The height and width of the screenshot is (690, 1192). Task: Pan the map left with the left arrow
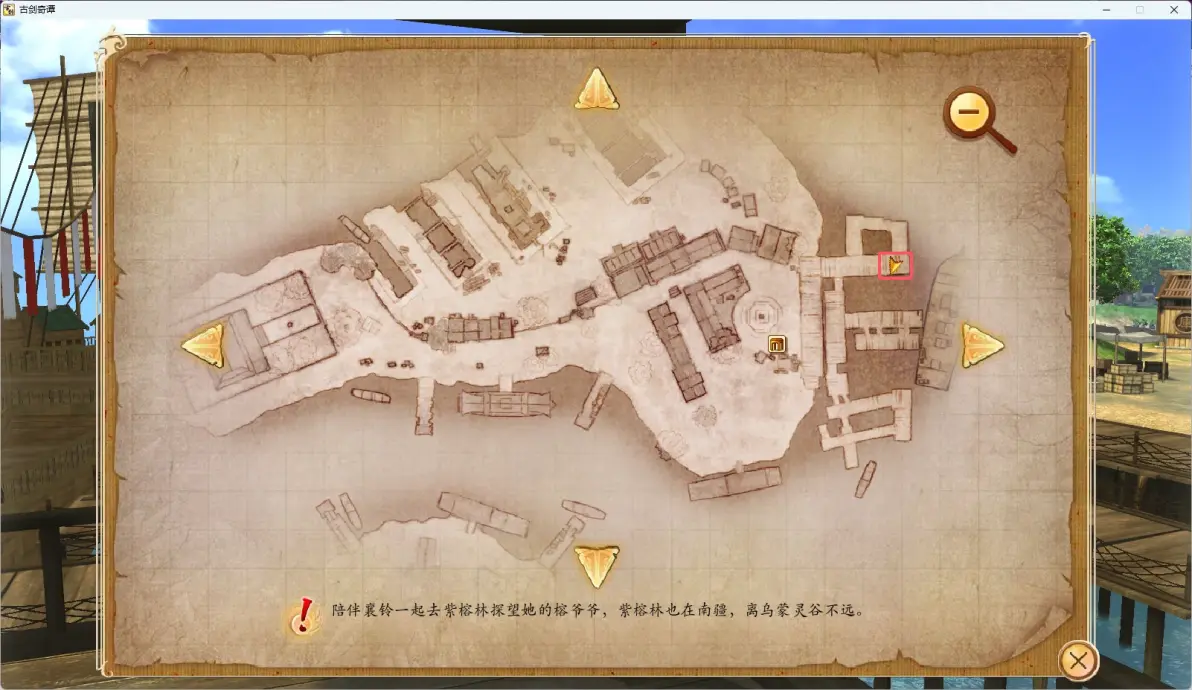click(x=203, y=345)
